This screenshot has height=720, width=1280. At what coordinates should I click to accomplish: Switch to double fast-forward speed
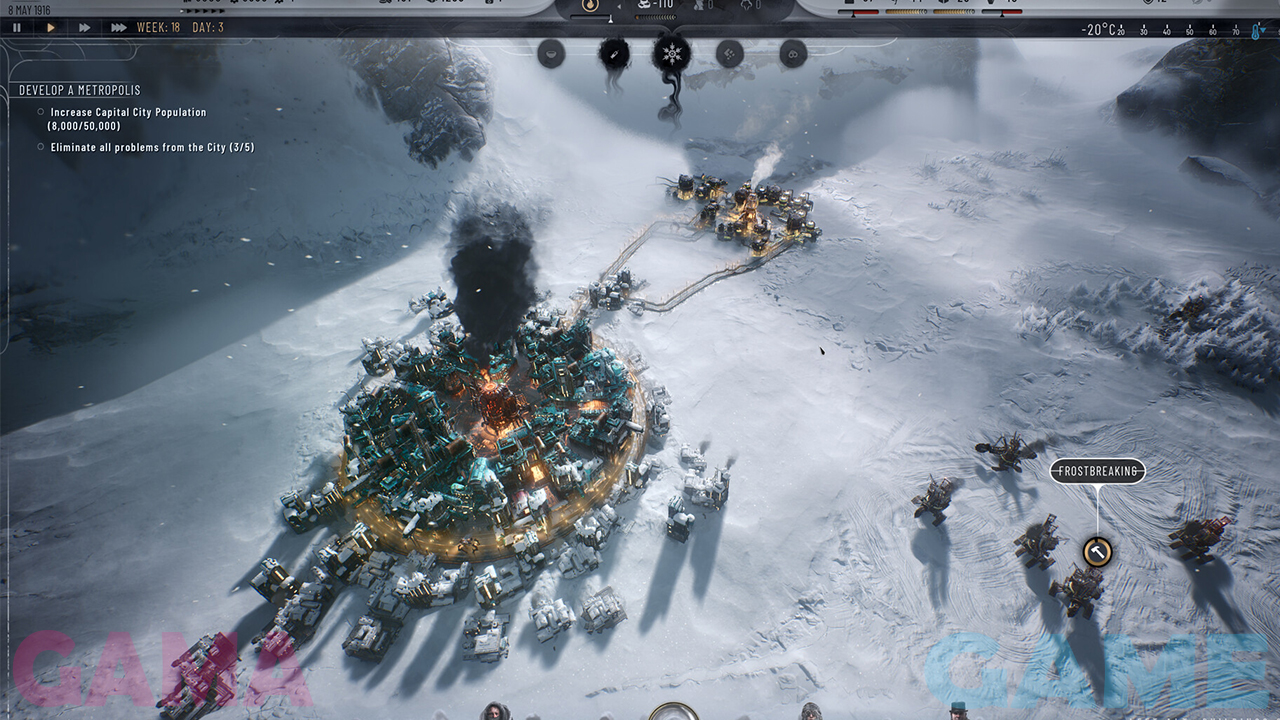[85, 28]
